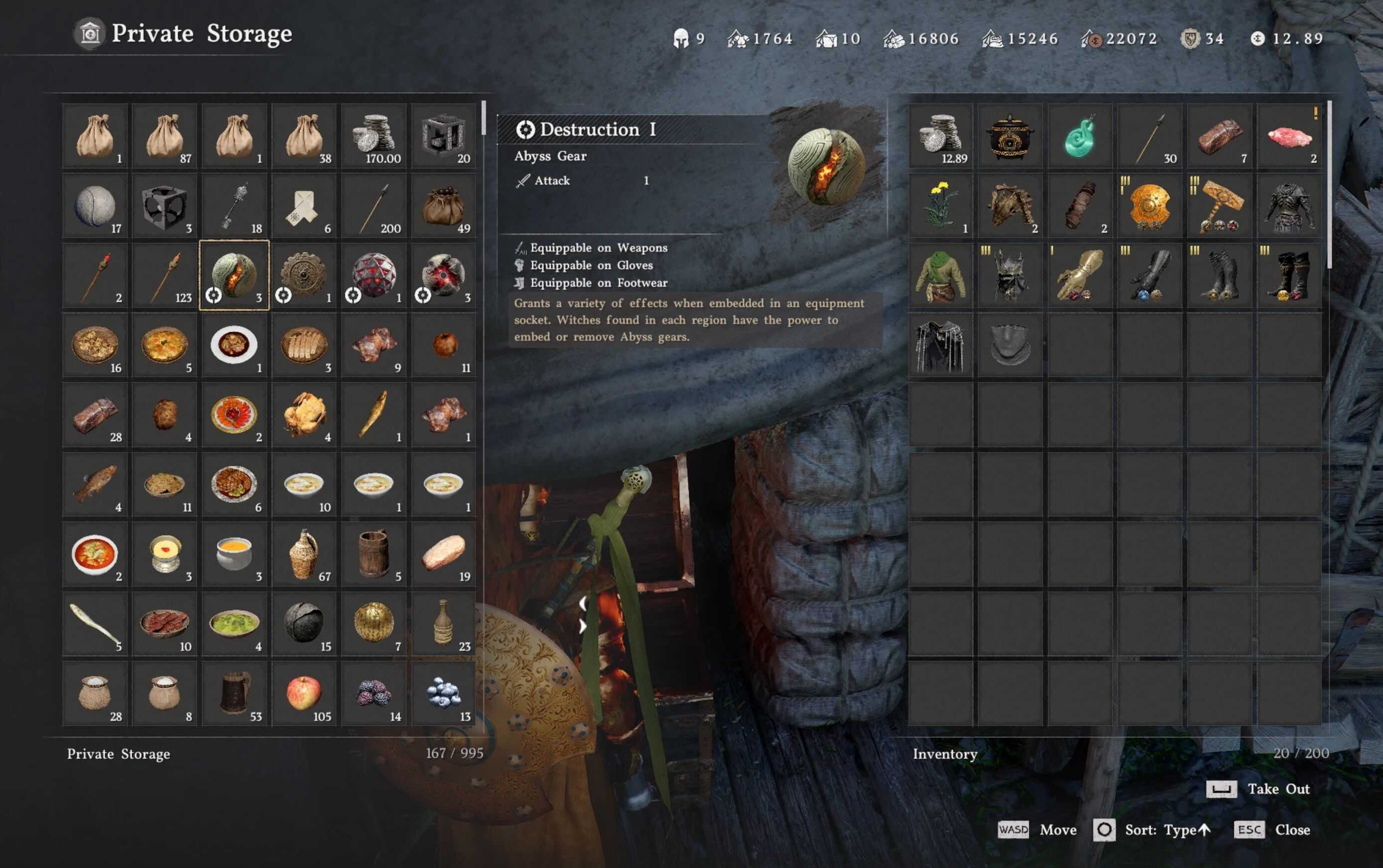Select the Destruction I abyss gear slot

click(x=234, y=276)
